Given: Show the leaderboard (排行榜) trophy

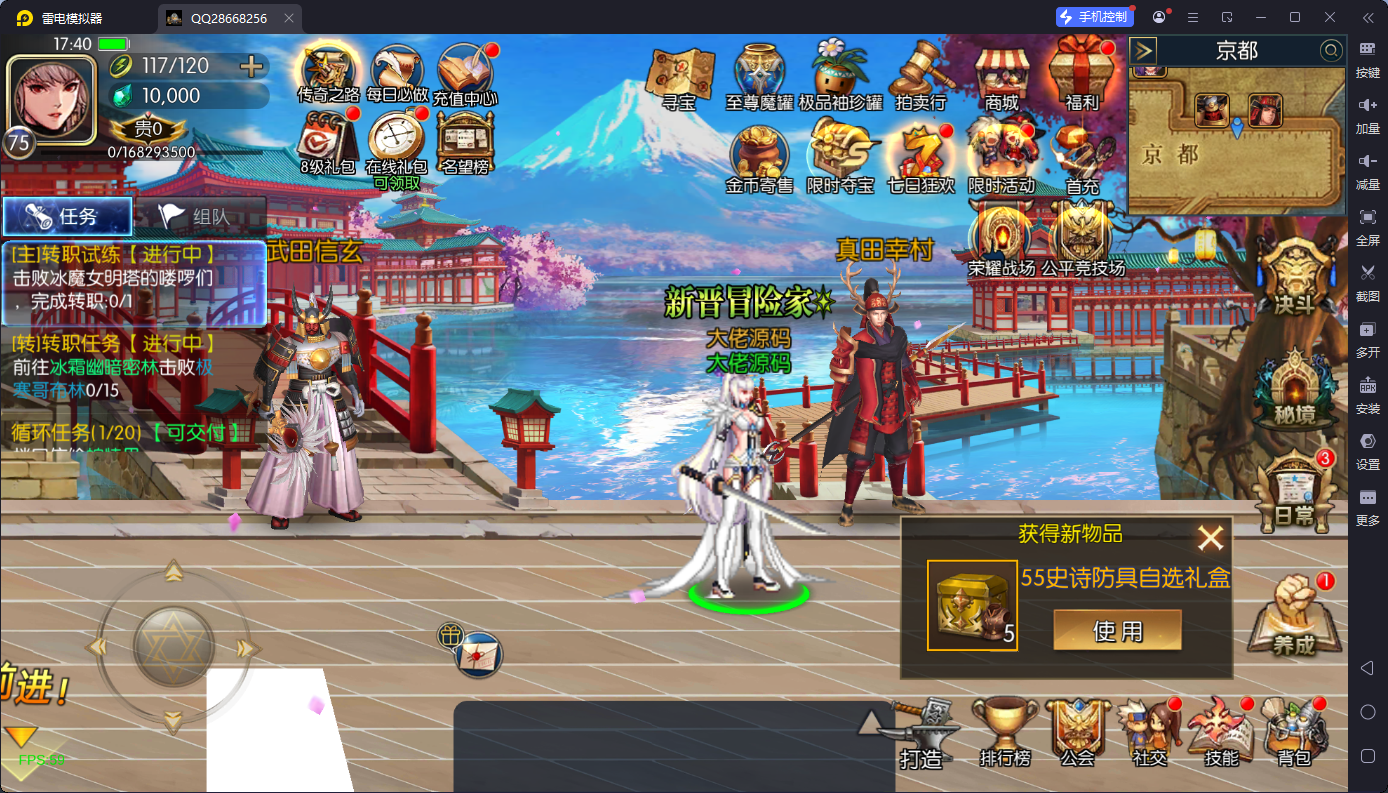Looking at the screenshot, I should [1005, 732].
